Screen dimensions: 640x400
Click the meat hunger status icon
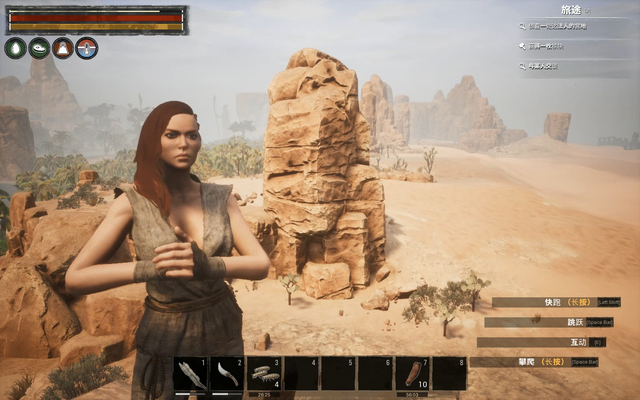point(39,48)
